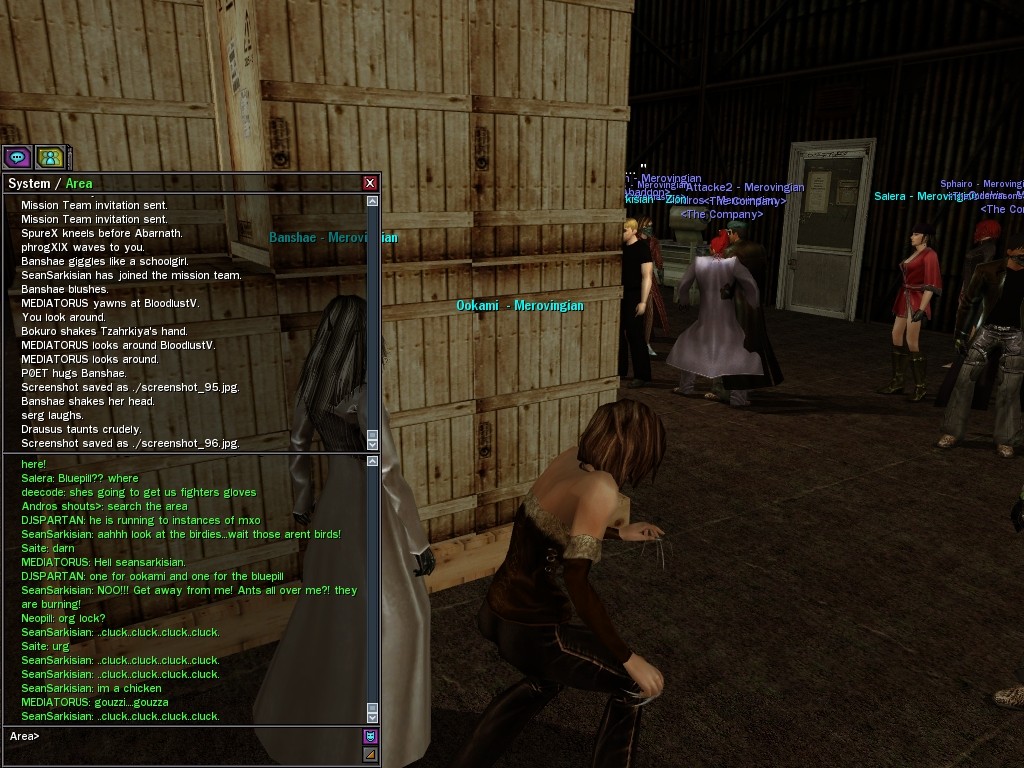Click the System log scroll-down arrow
Viewport: 1024px width, 768px height.
[373, 443]
